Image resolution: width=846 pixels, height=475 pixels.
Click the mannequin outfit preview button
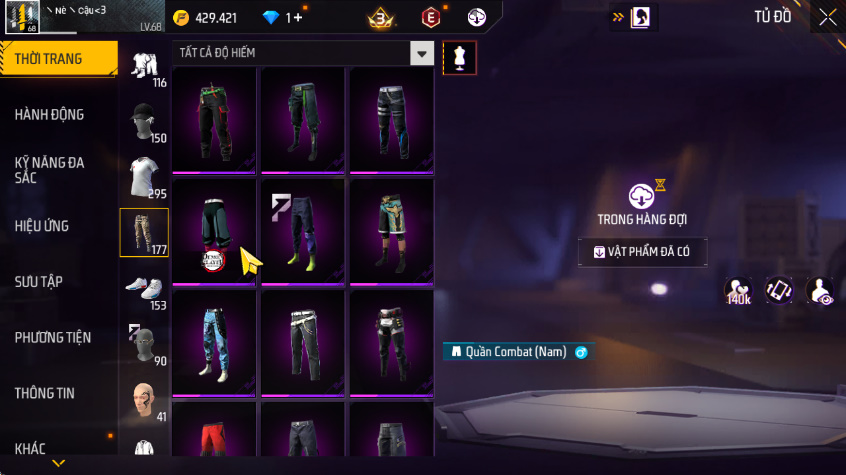[x=460, y=57]
